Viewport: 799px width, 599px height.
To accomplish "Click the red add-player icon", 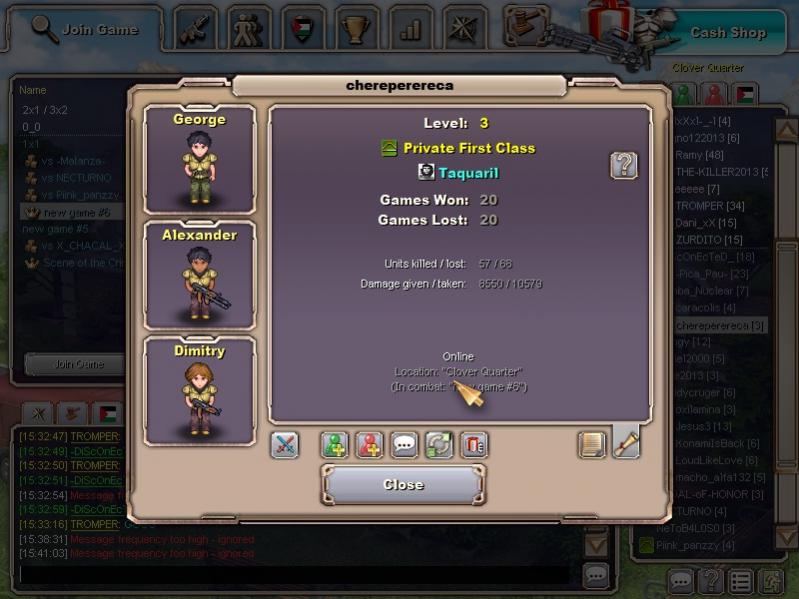I will [x=370, y=445].
